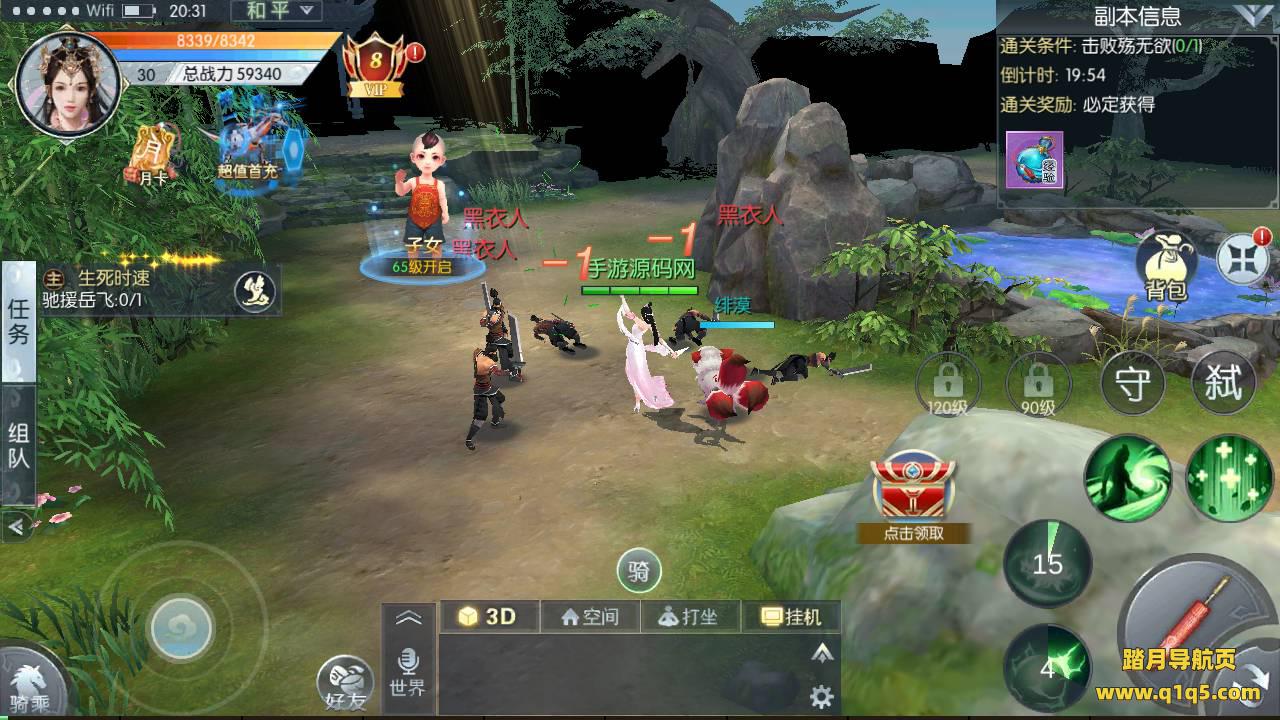
Task: Open the 和平 combat mode dropdown
Action: 276,12
